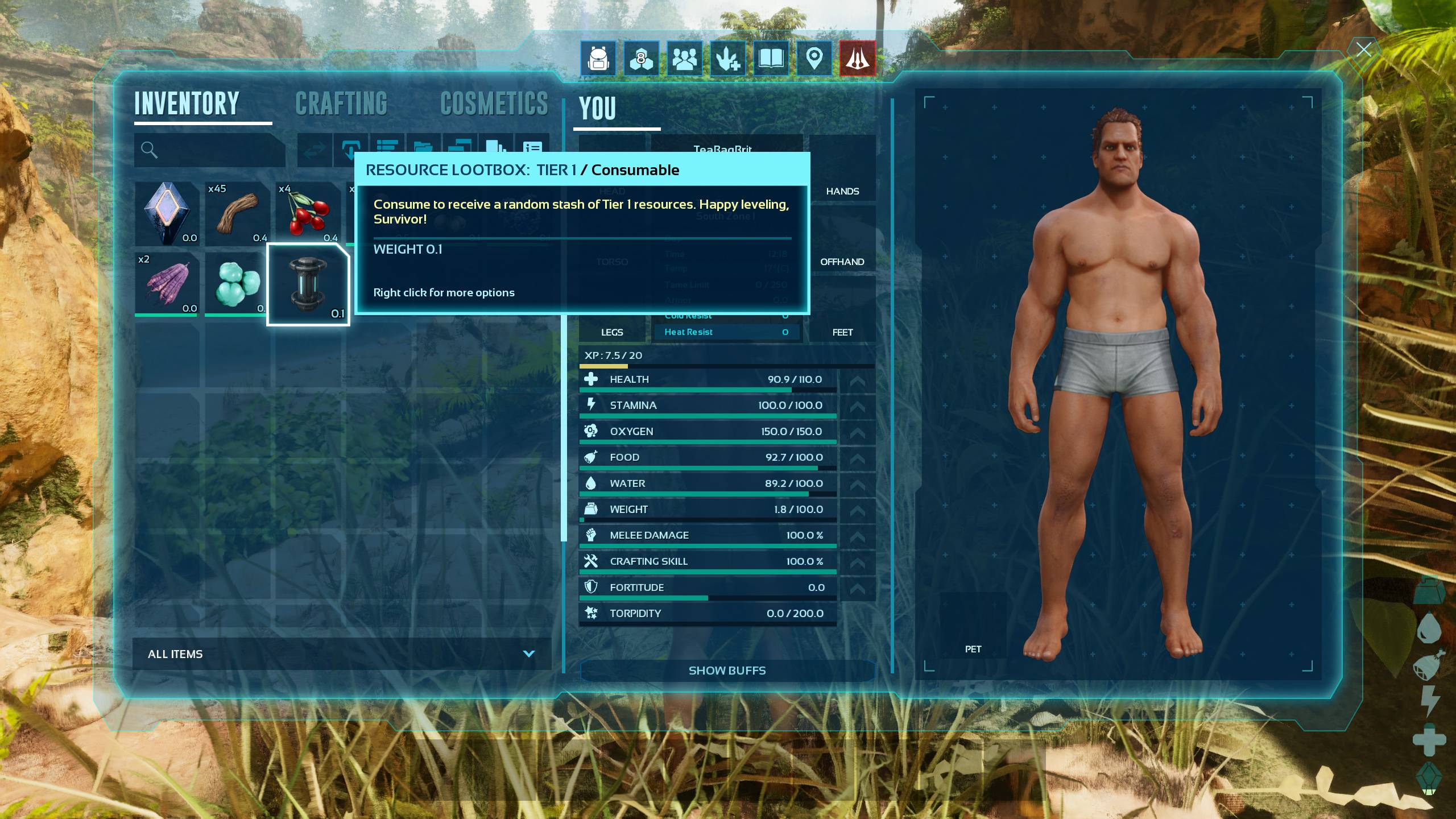Select the wood stack of 45
This screenshot has height=819, width=1456.
[x=237, y=213]
